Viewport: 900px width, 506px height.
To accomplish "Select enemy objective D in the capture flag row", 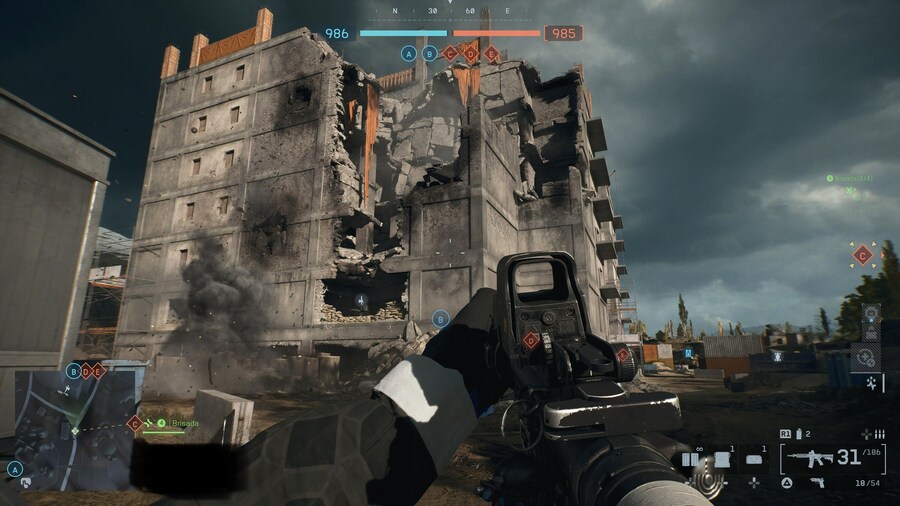I will click(471, 53).
